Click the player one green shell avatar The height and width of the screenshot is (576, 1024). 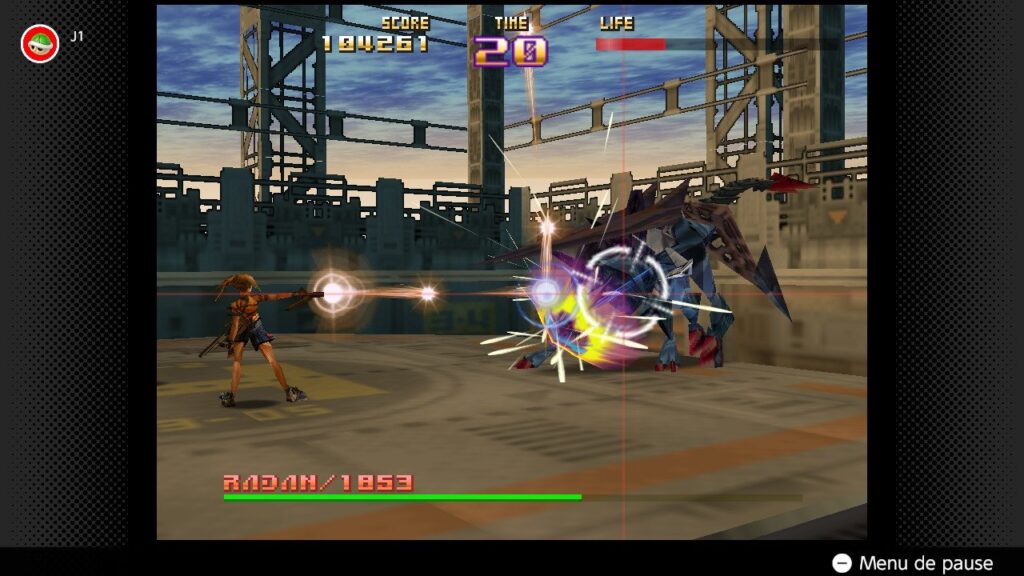coord(40,43)
